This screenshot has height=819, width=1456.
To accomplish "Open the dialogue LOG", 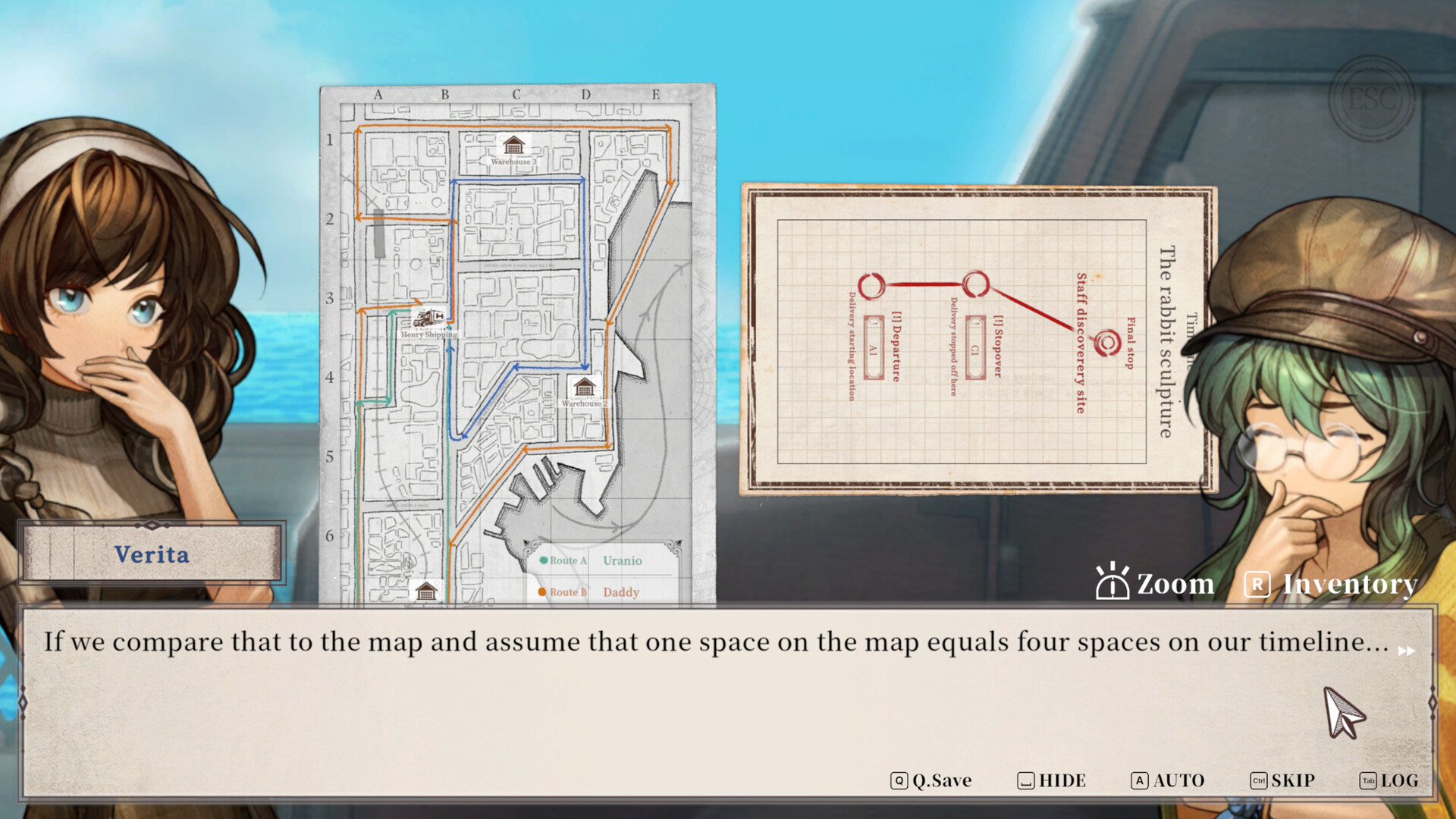I will [1389, 780].
